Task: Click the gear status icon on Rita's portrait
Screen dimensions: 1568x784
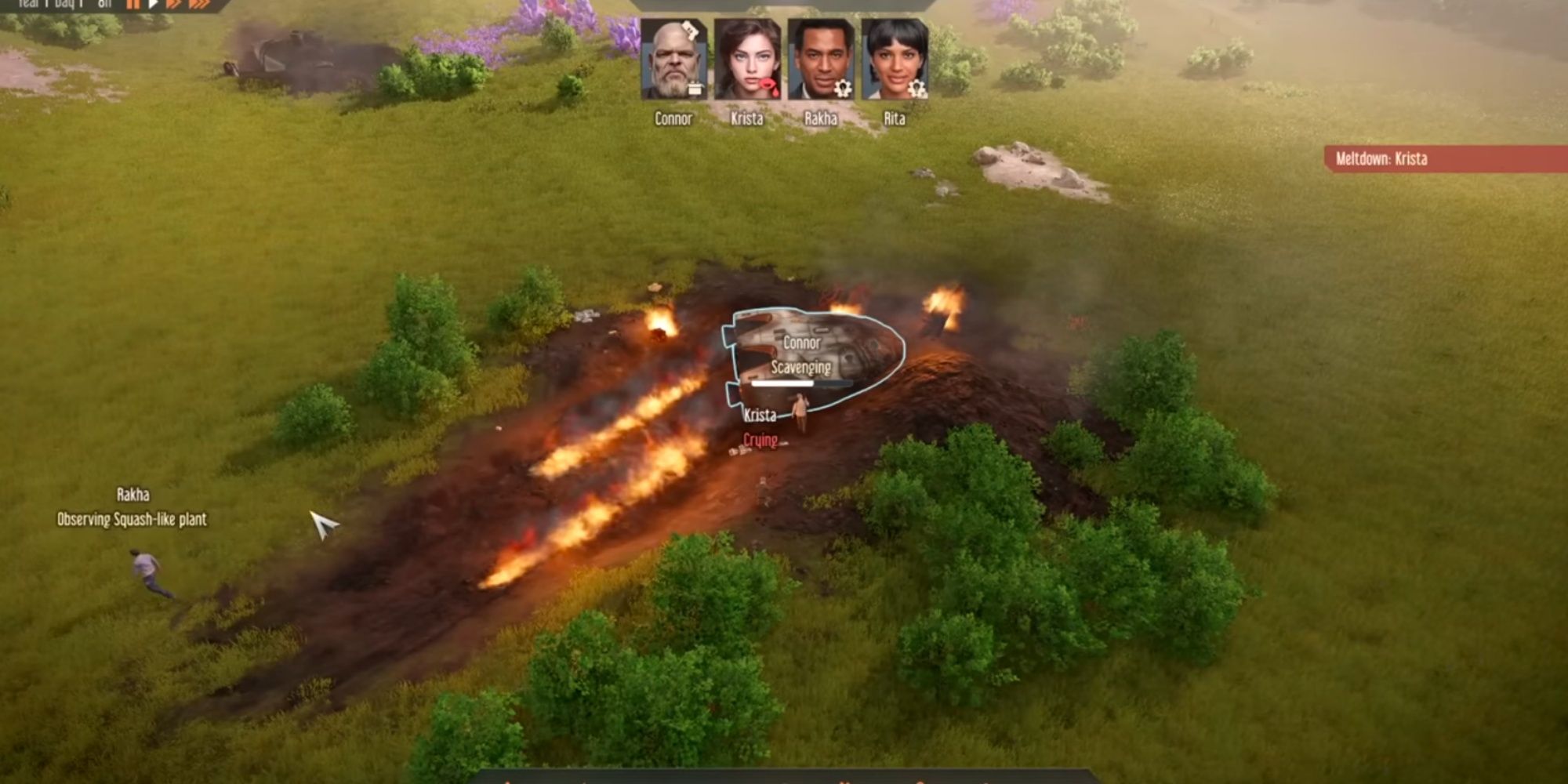Action: 918,89
